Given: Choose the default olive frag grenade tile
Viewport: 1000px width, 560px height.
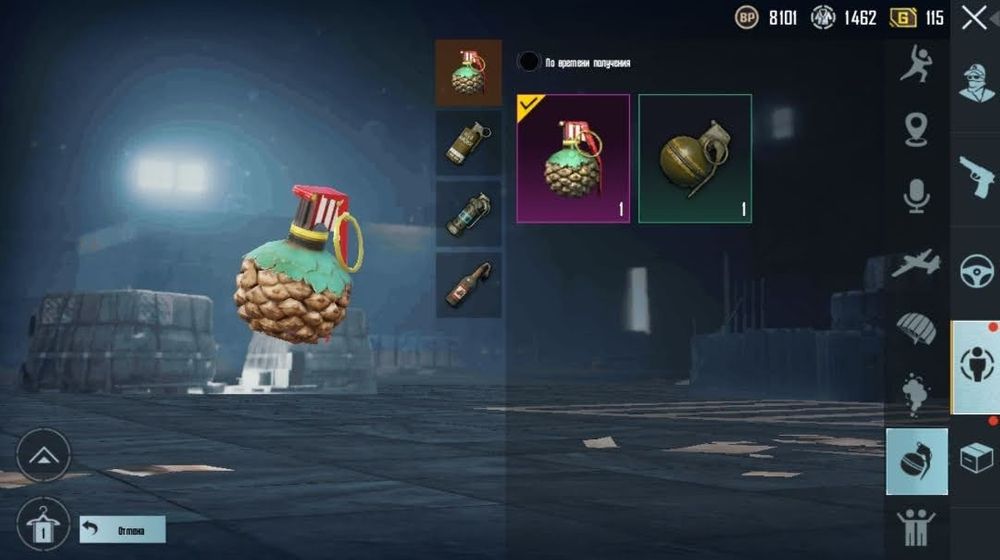Looking at the screenshot, I should pyautogui.click(x=695, y=158).
